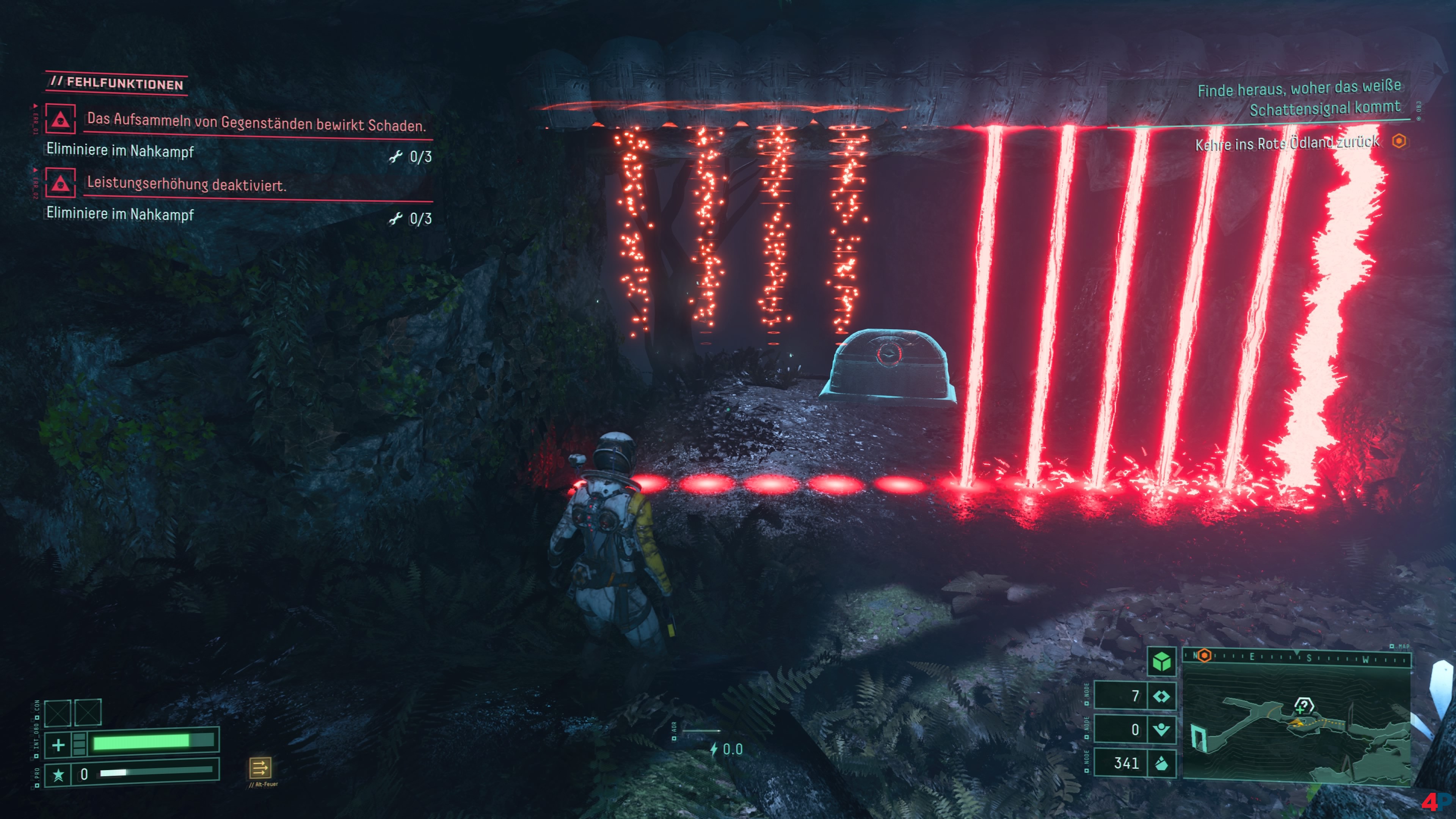This screenshot has height=819, width=1456.
Task: Select the proficiency star icon
Action: pyautogui.click(x=58, y=774)
